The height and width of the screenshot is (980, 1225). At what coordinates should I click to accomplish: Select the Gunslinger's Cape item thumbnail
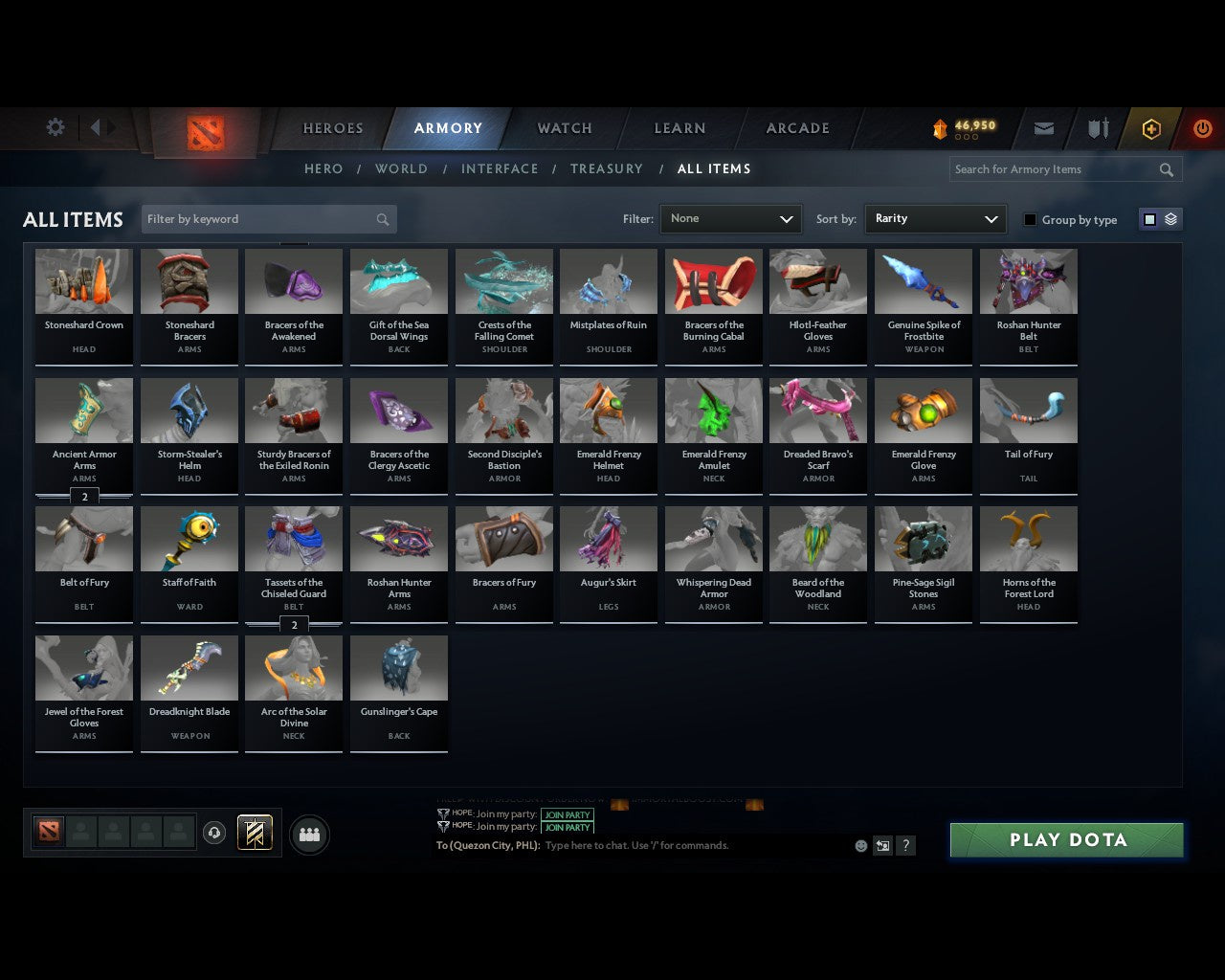pos(399,667)
